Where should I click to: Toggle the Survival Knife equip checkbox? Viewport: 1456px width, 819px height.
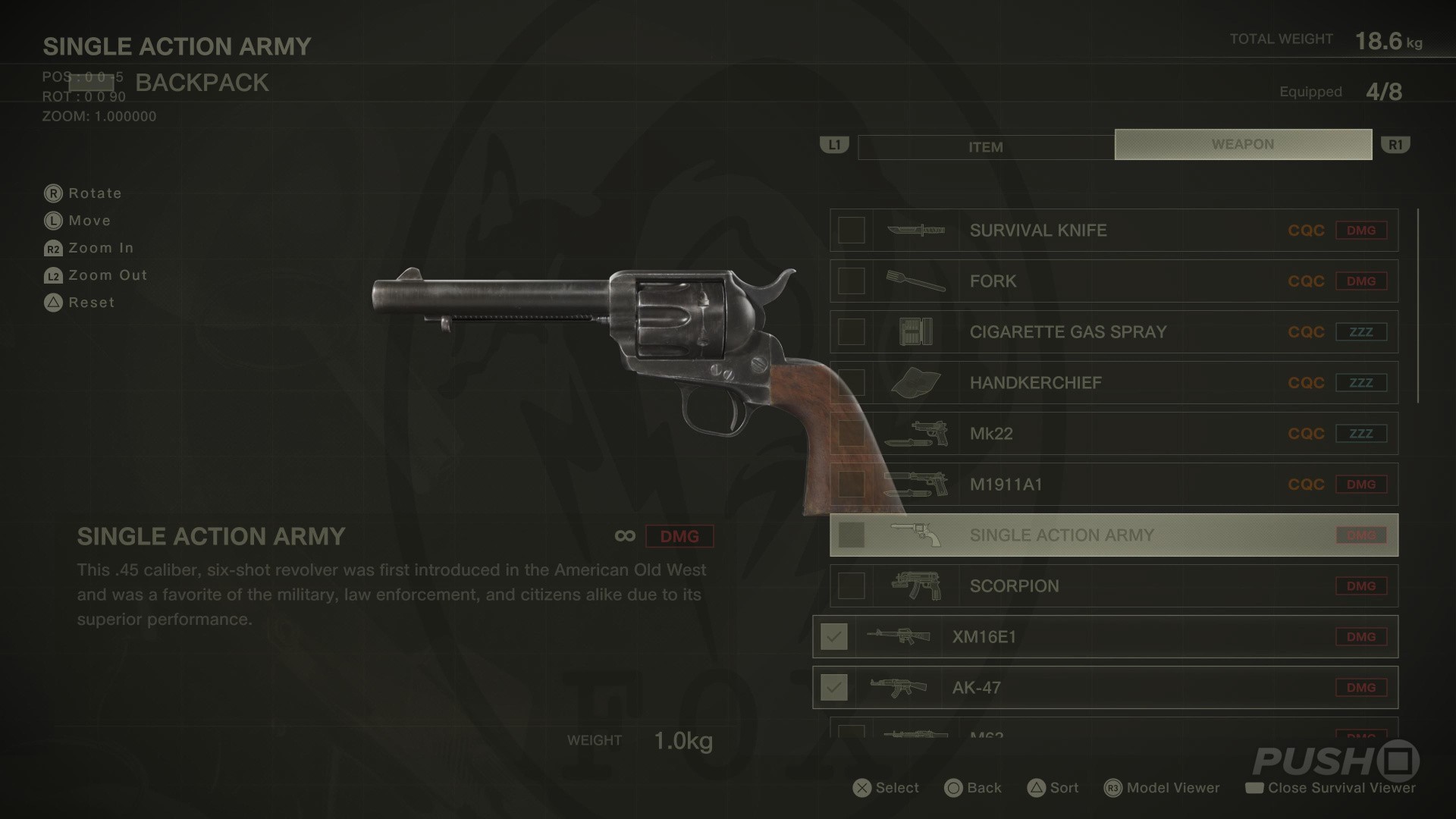click(851, 231)
